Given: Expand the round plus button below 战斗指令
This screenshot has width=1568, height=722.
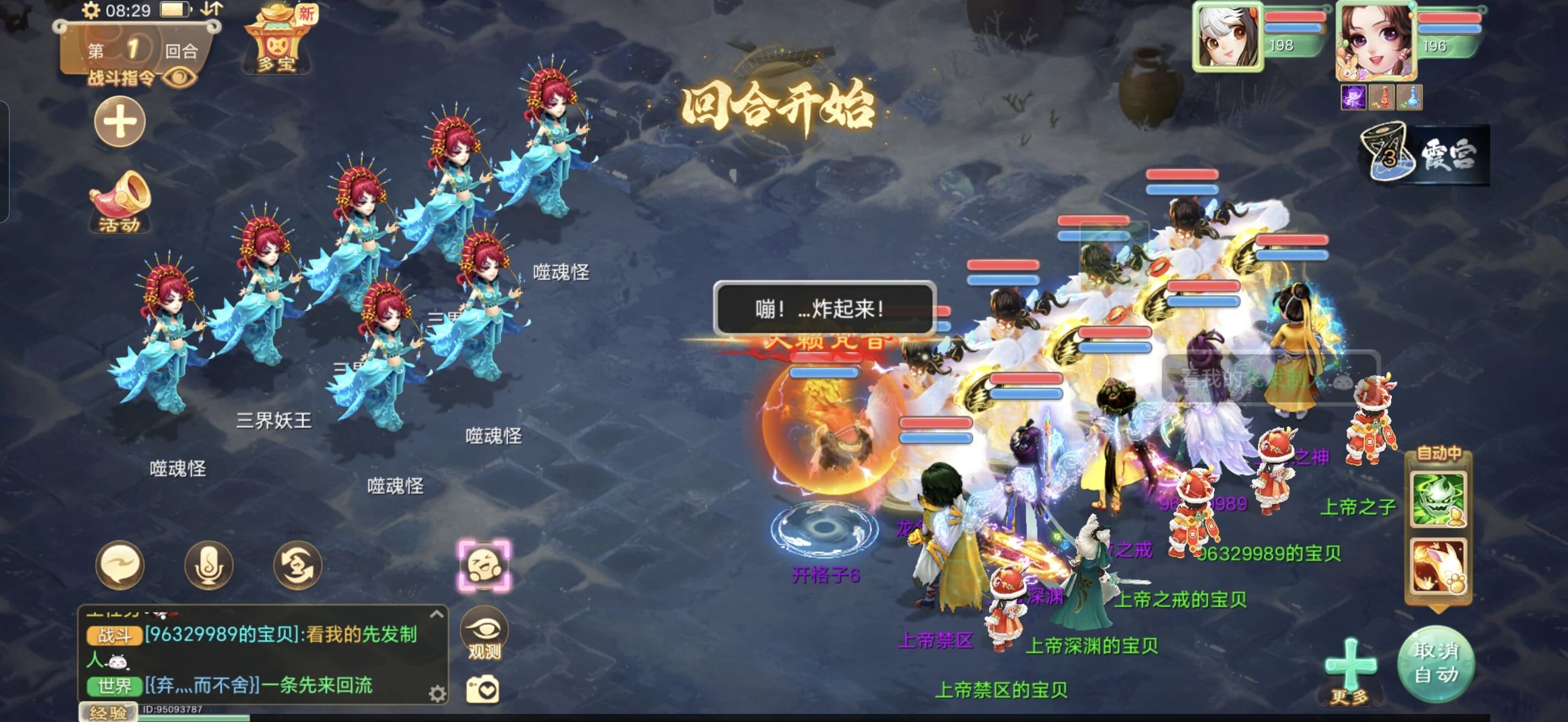Looking at the screenshot, I should tap(119, 123).
